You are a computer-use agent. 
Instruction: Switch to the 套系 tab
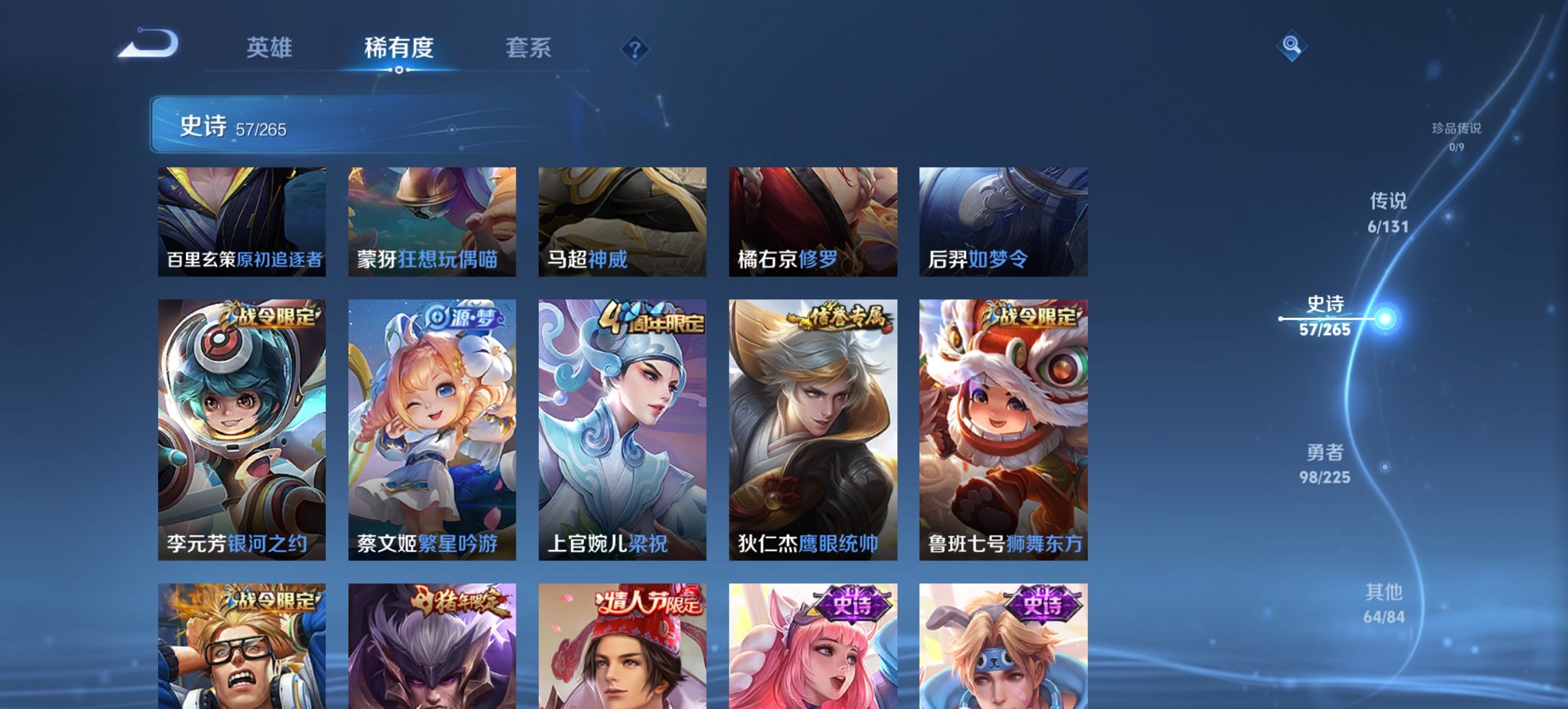pyautogui.click(x=529, y=48)
